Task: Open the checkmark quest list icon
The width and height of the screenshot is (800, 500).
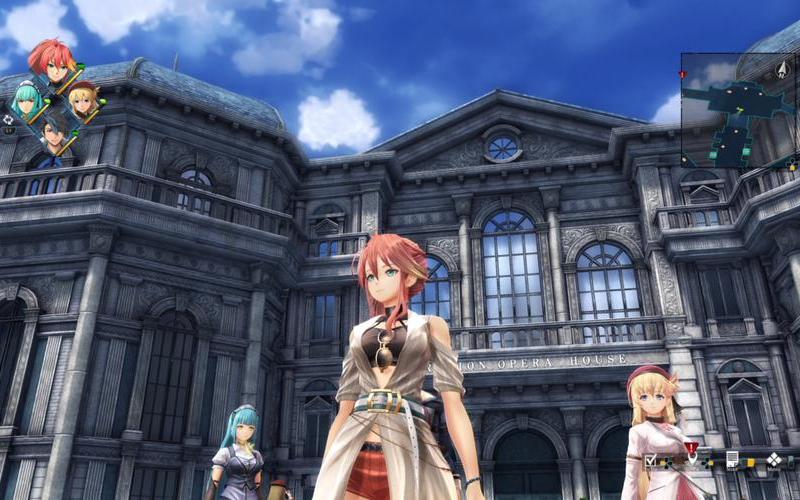Action: point(651,460)
